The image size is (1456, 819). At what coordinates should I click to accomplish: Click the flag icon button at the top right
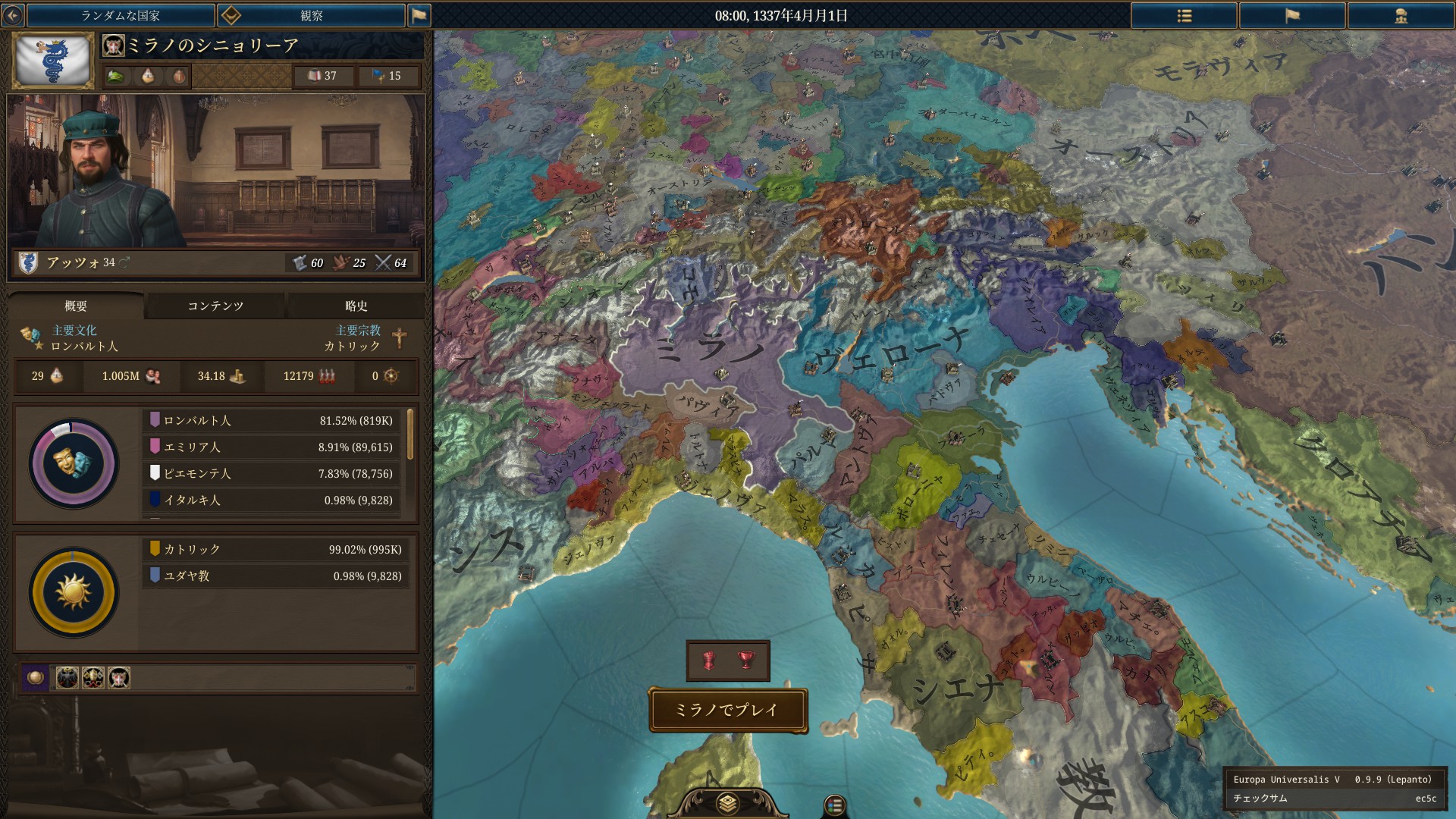1294,15
